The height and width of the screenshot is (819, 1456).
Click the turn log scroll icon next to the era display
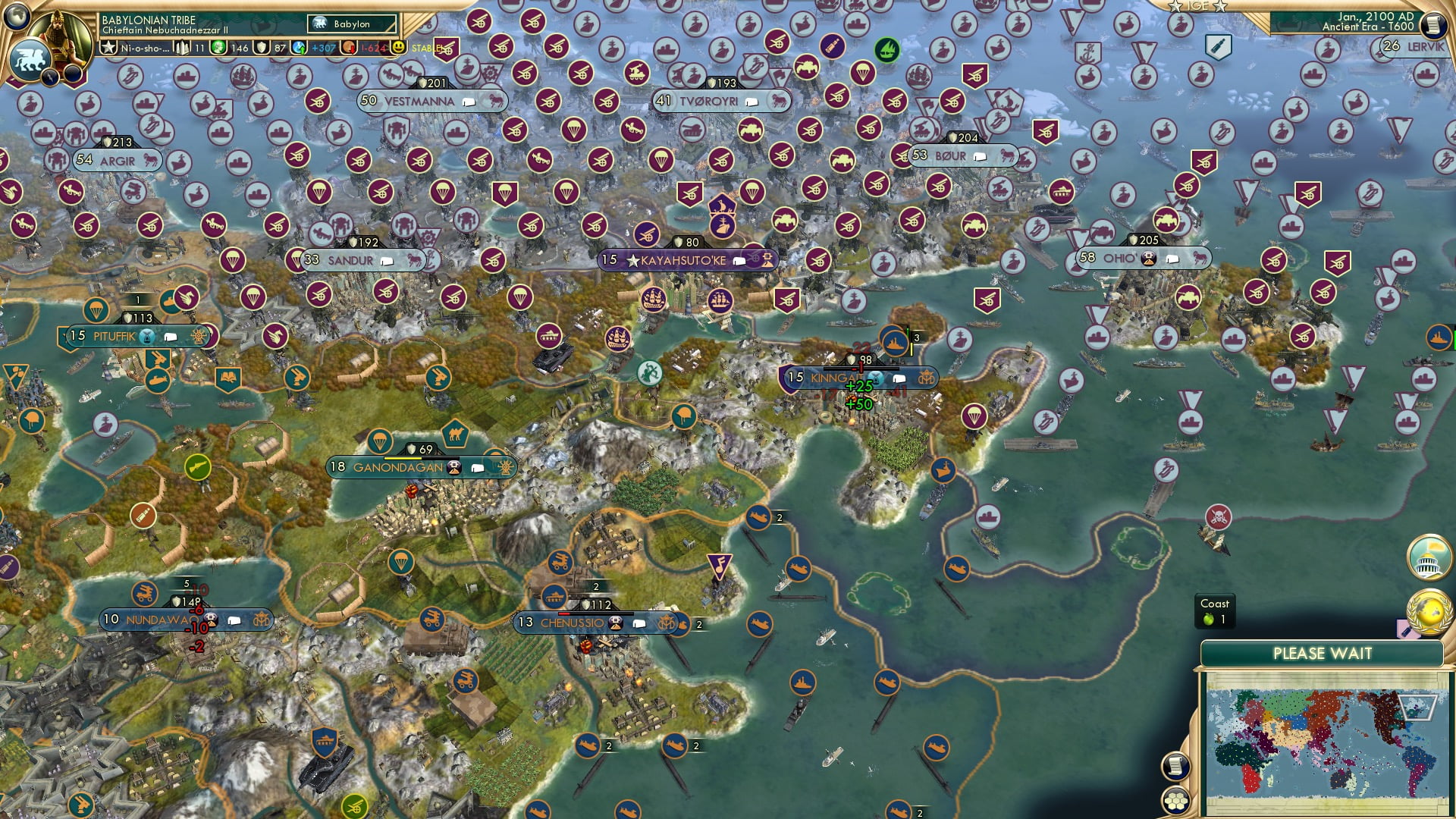(1435, 24)
